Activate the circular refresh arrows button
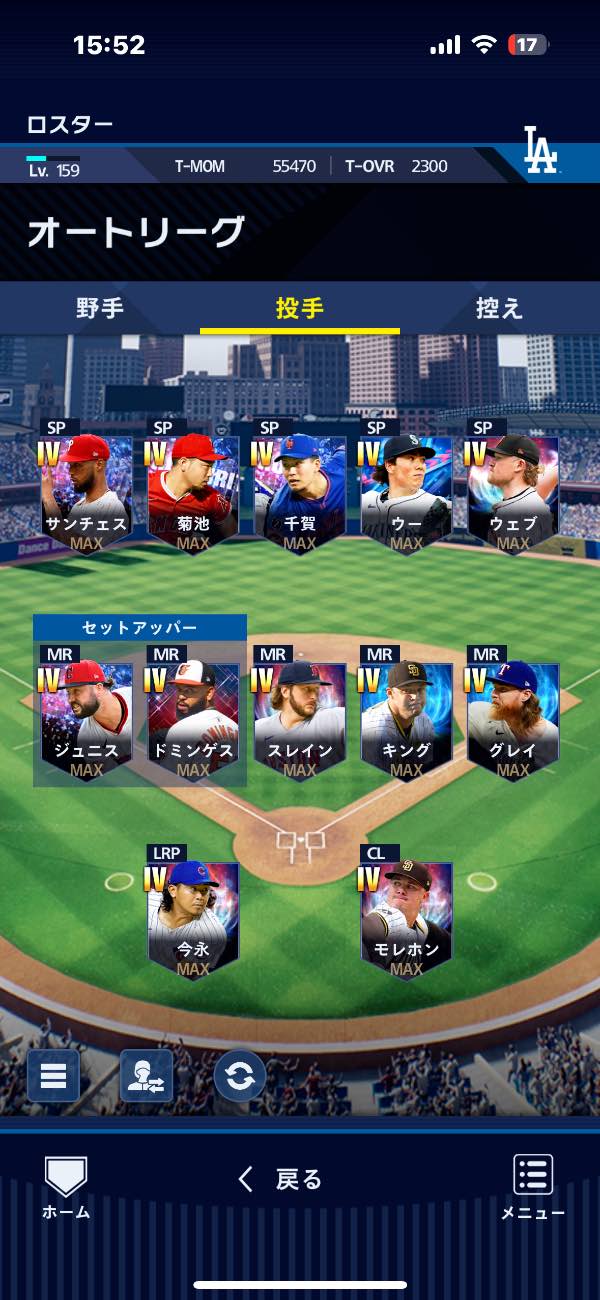 (x=240, y=1076)
